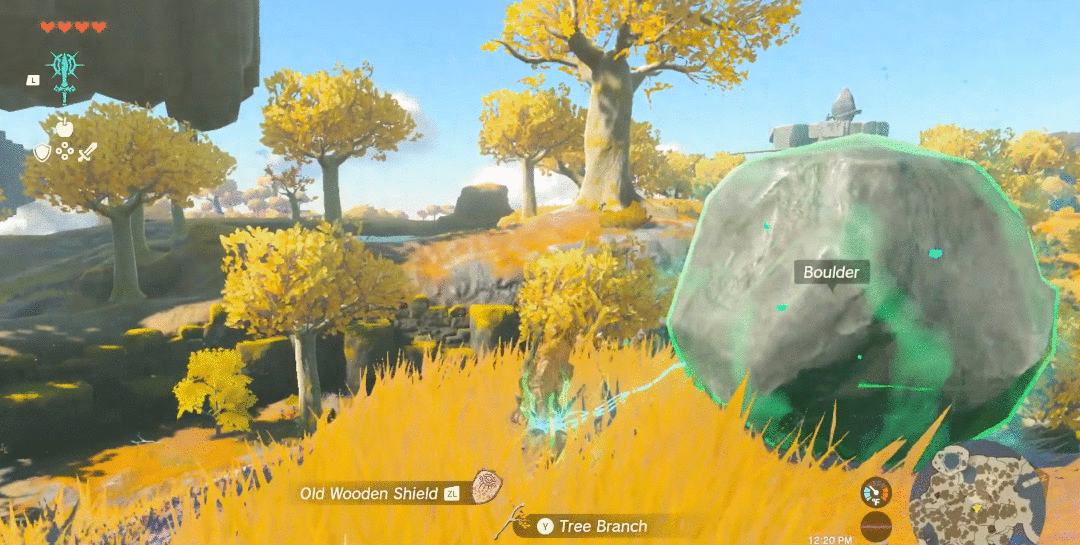Click the temperature gauge icon
The image size is (1080, 545).
[x=876, y=492]
